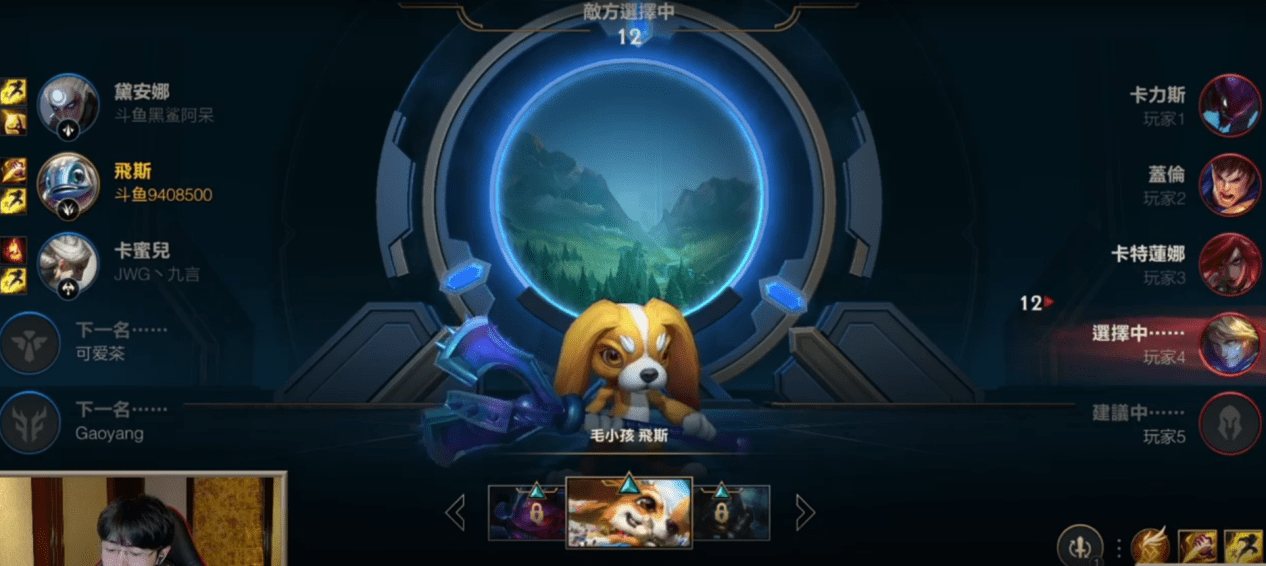Select your Fizz portrait in team list

coord(68,185)
